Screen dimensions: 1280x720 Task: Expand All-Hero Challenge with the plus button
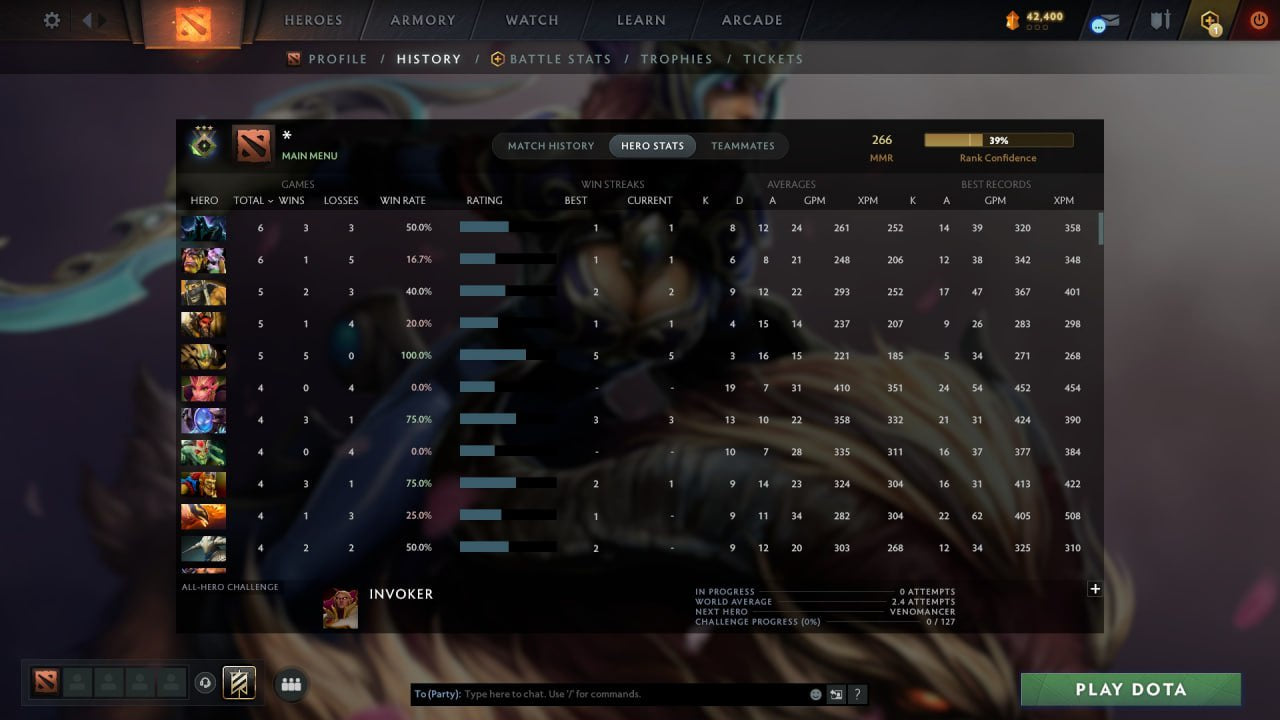1096,589
